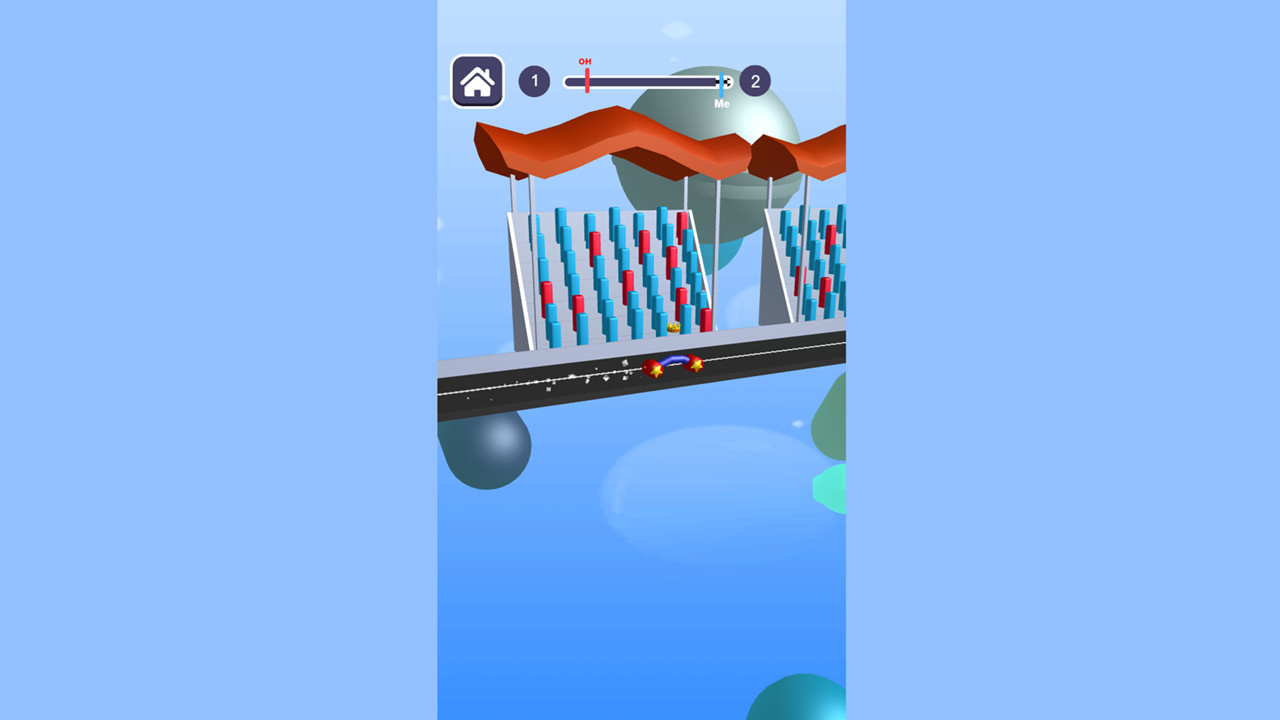Screen dimensions: 1280x720
Task: Click the home icon in top-left
Action: tap(477, 80)
